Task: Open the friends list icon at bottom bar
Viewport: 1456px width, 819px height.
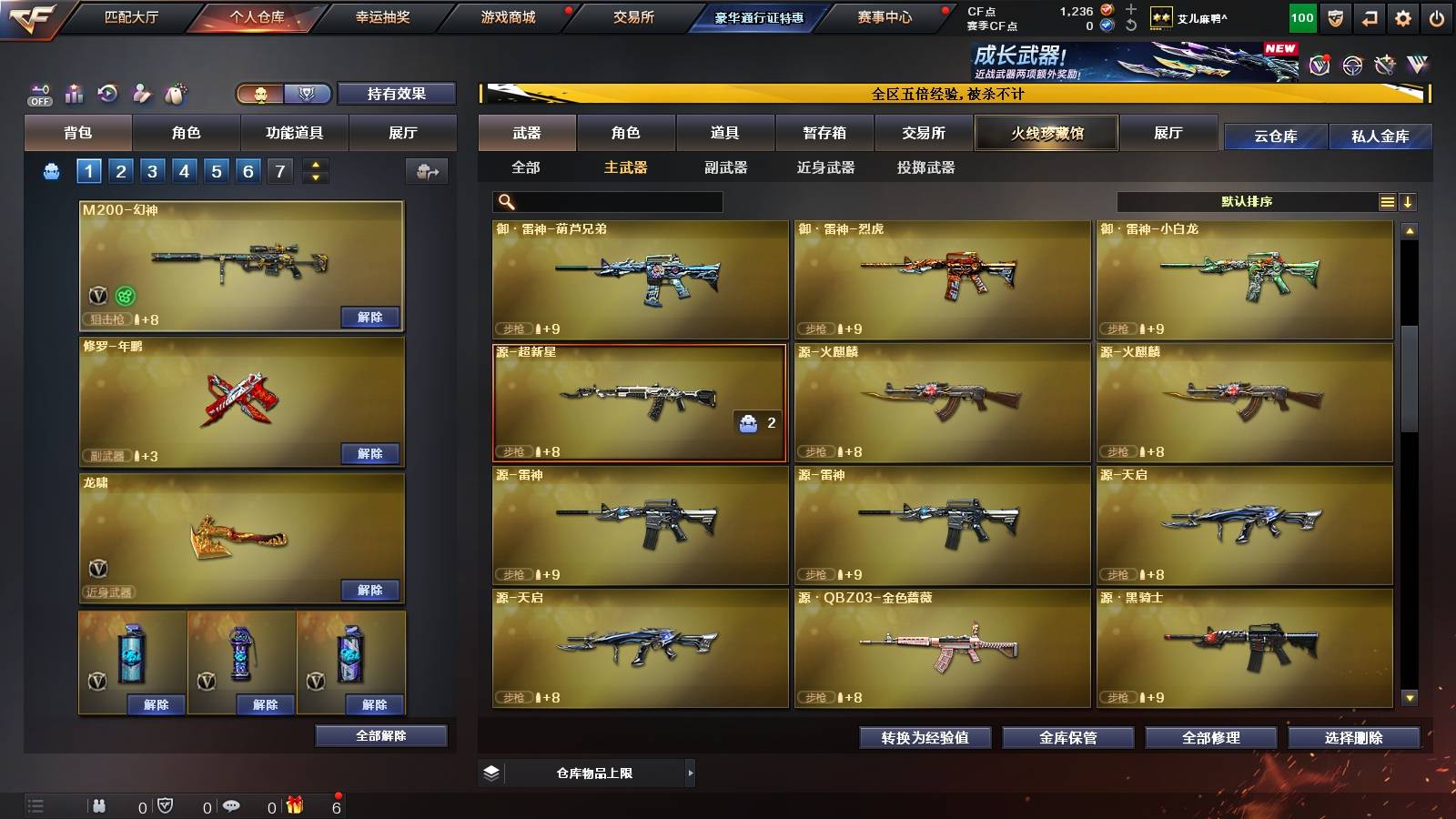Action: (x=100, y=804)
